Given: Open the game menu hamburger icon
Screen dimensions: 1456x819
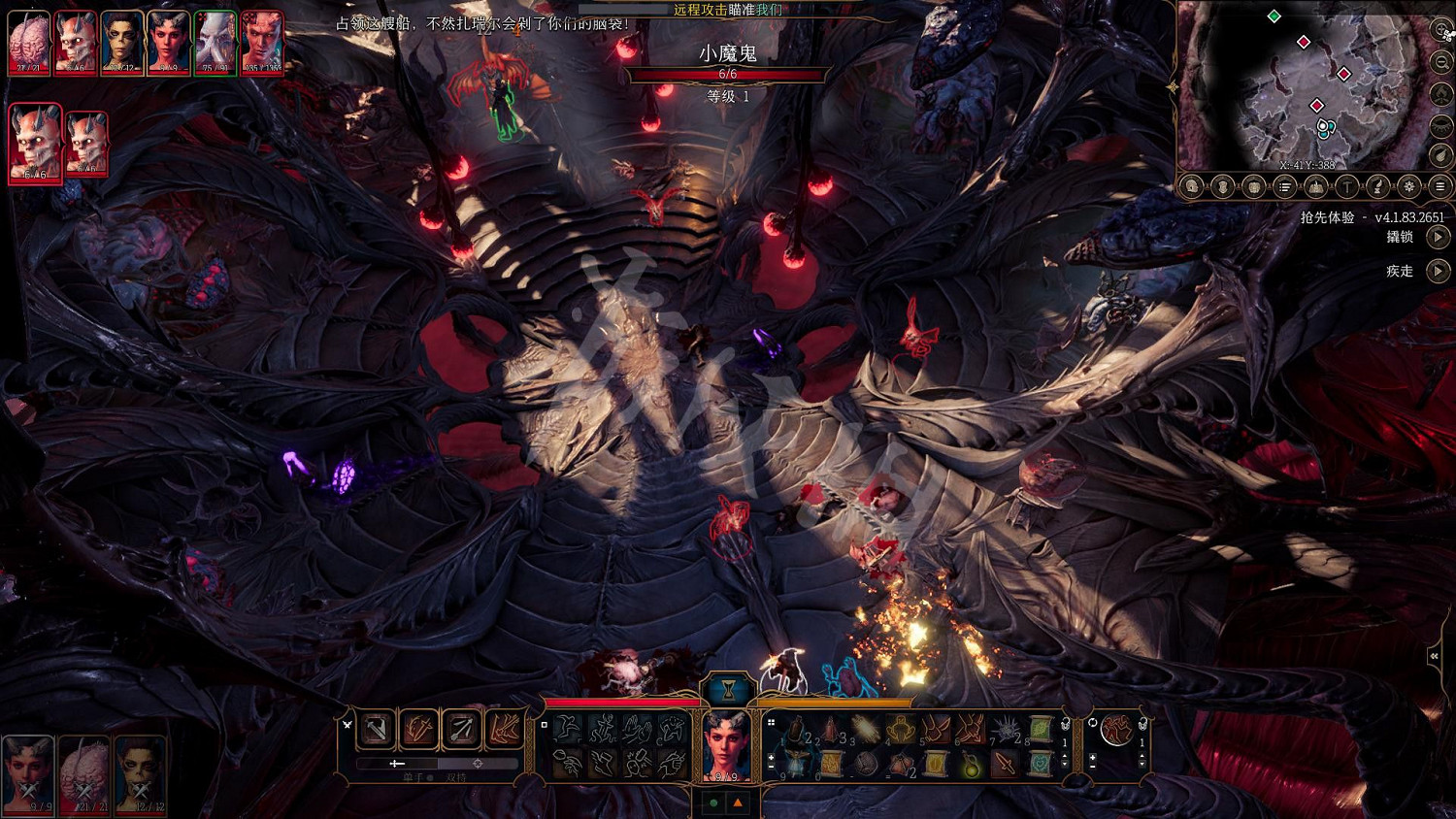Looking at the screenshot, I should [1440, 186].
